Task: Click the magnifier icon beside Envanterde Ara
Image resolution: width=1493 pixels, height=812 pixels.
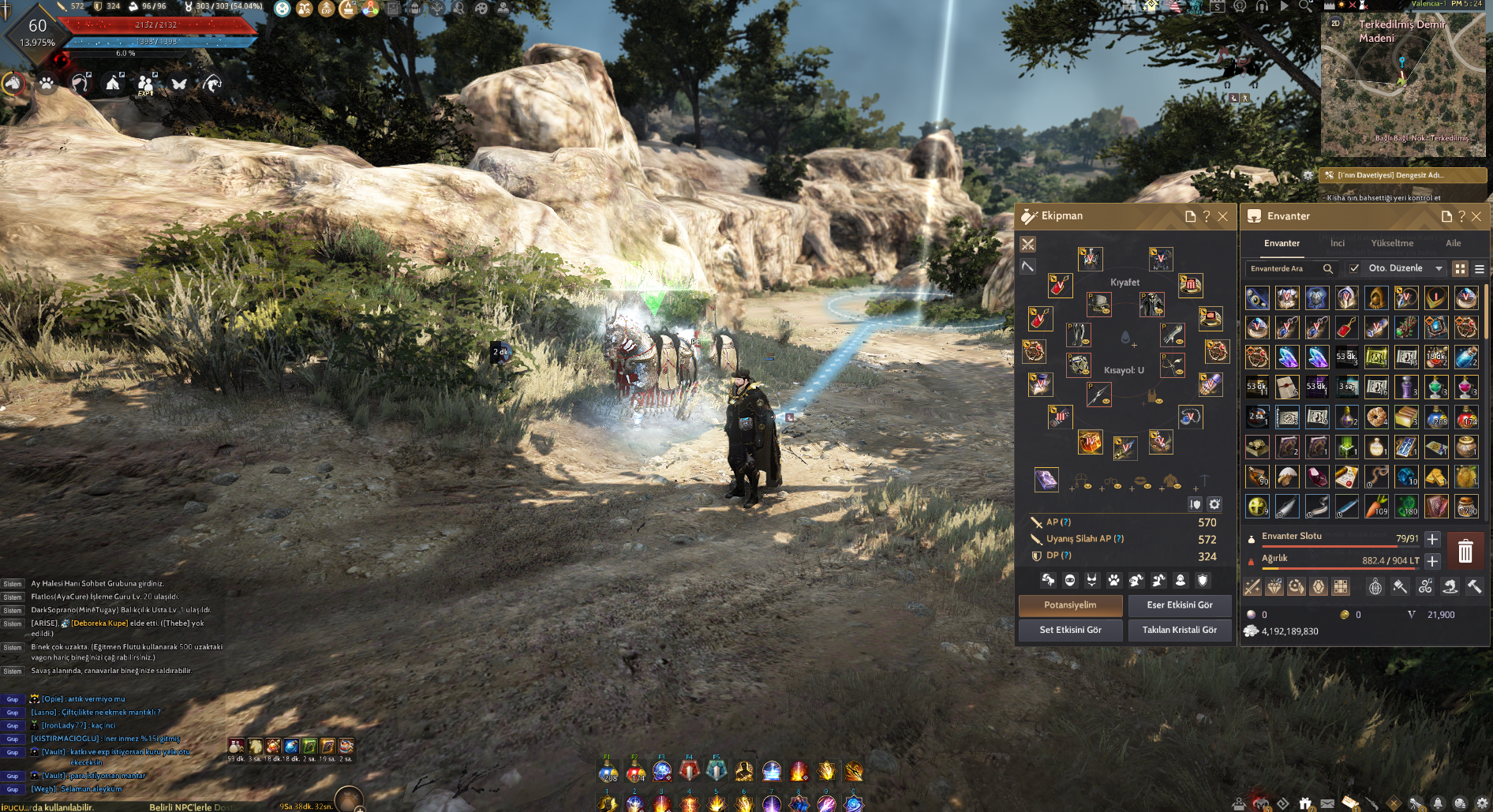Action: (1327, 268)
